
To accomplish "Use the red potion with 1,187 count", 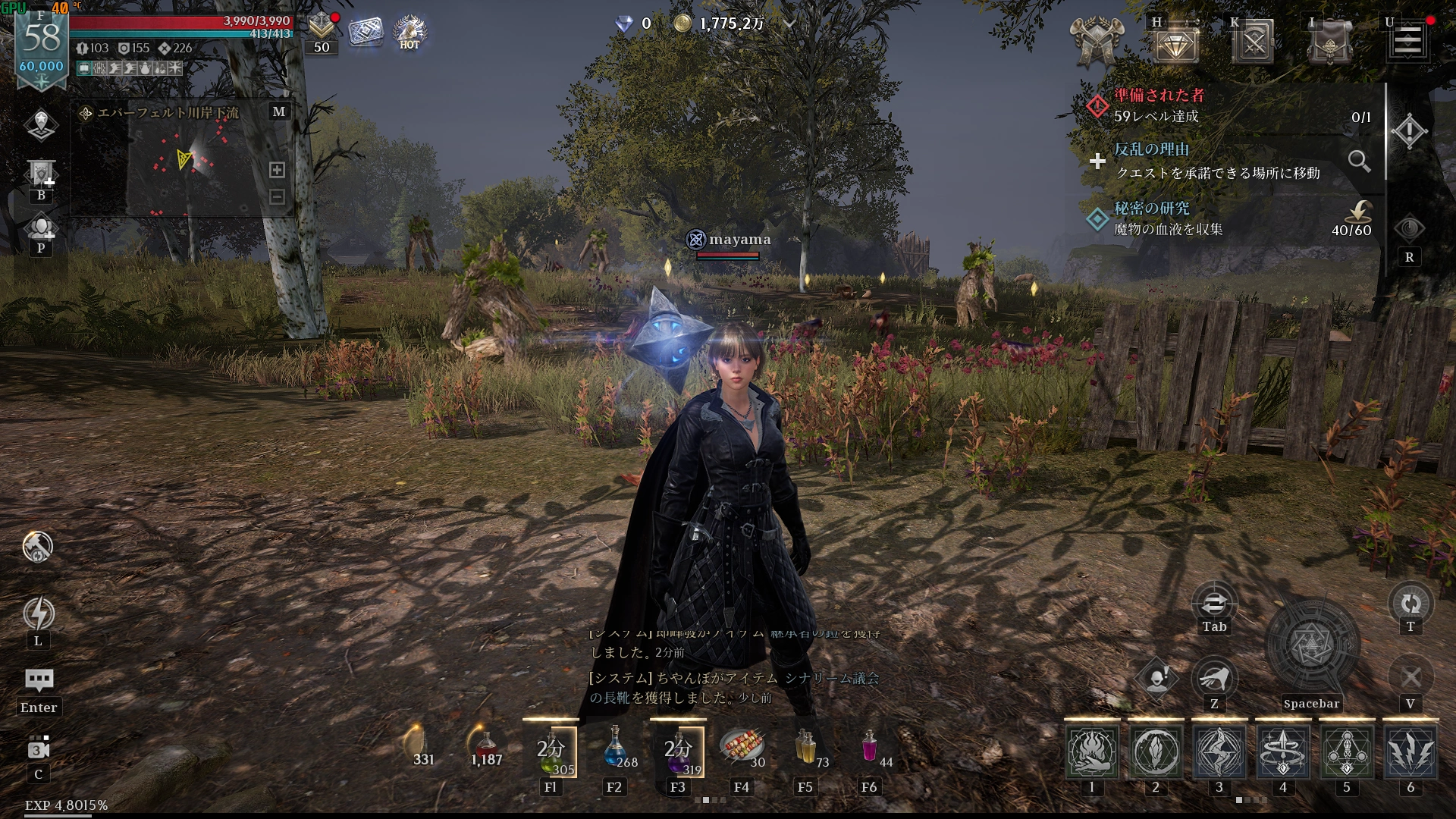I will click(486, 747).
